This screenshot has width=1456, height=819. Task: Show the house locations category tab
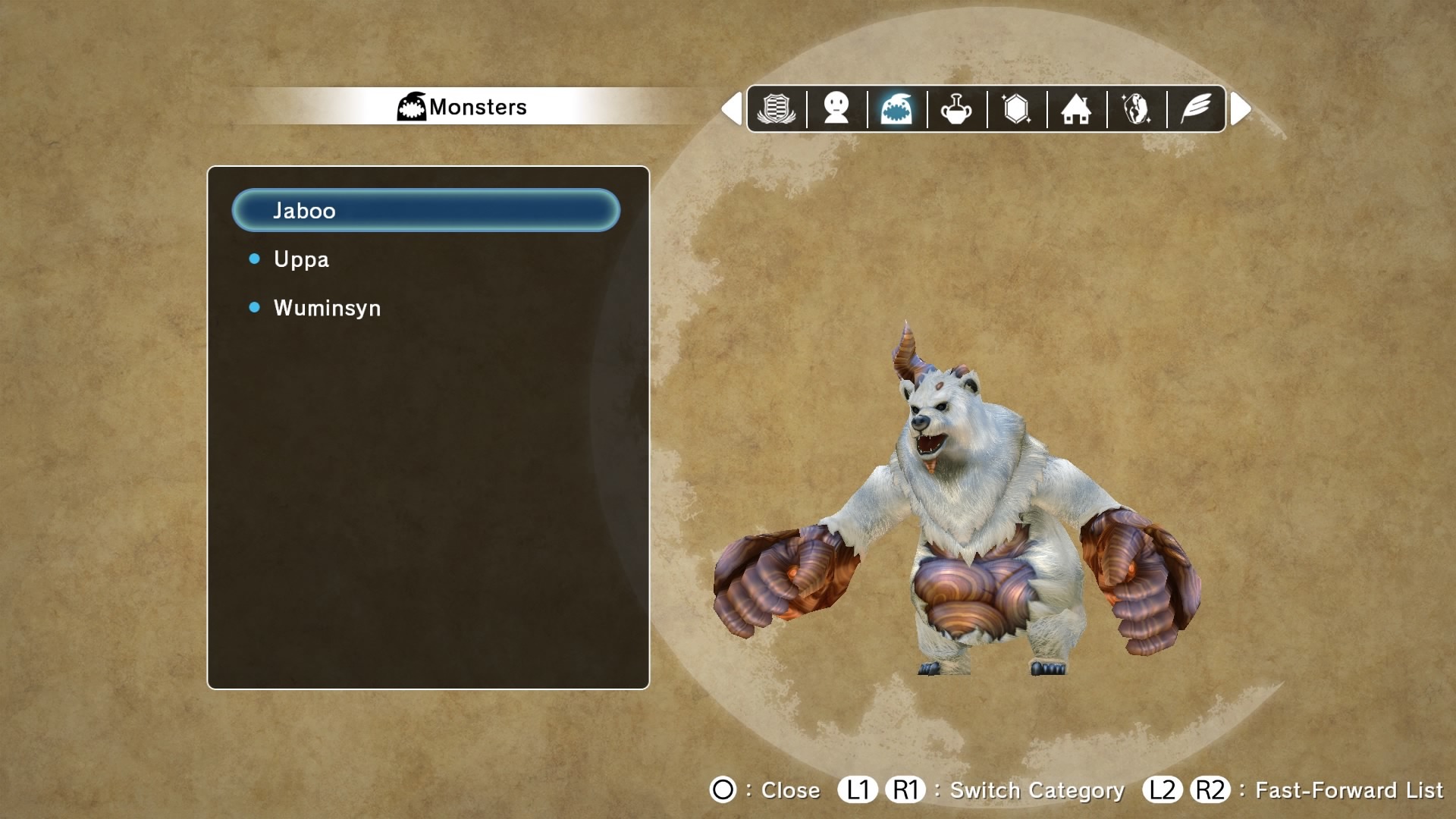(1075, 109)
